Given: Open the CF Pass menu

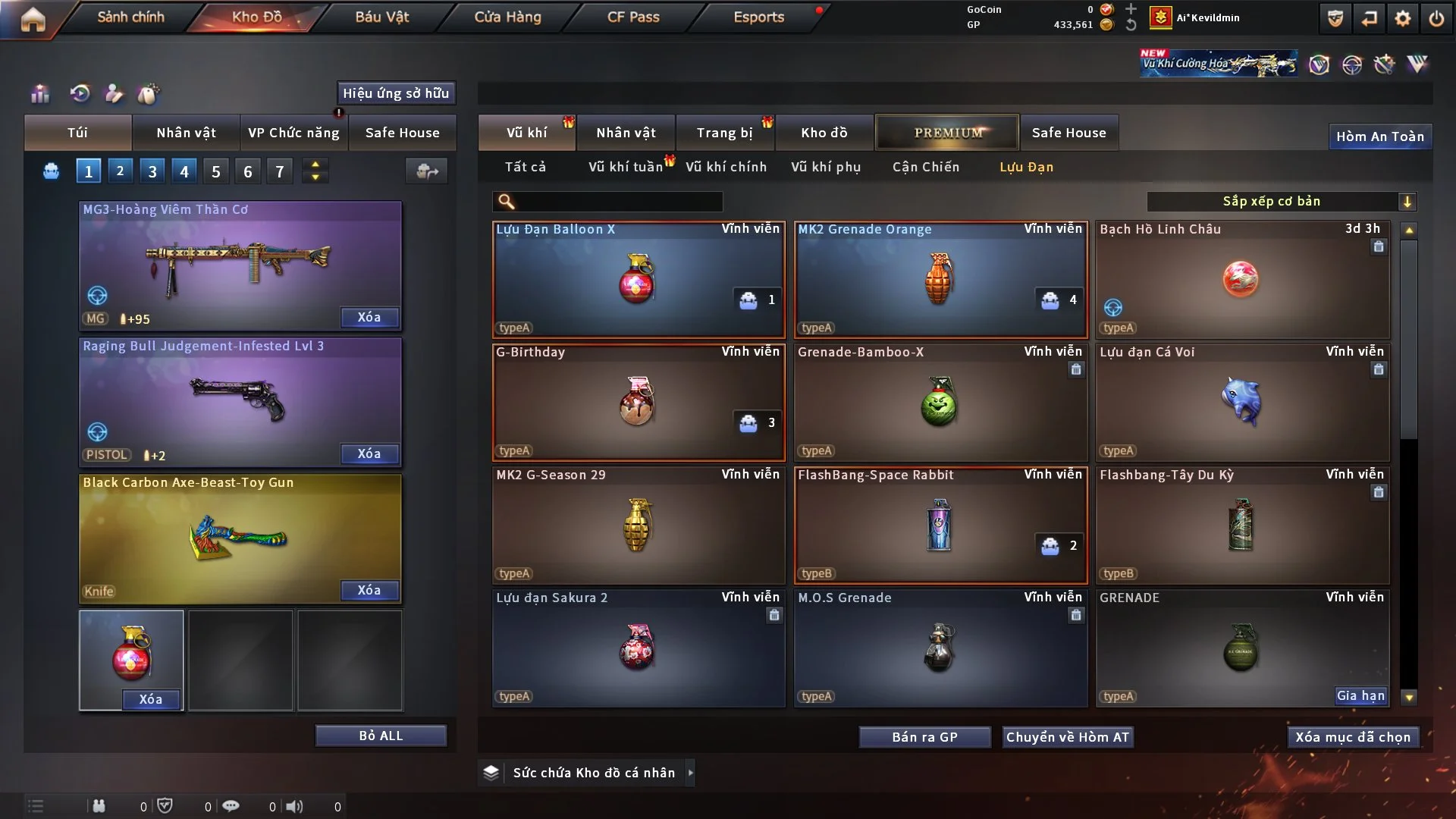Looking at the screenshot, I should point(633,17).
